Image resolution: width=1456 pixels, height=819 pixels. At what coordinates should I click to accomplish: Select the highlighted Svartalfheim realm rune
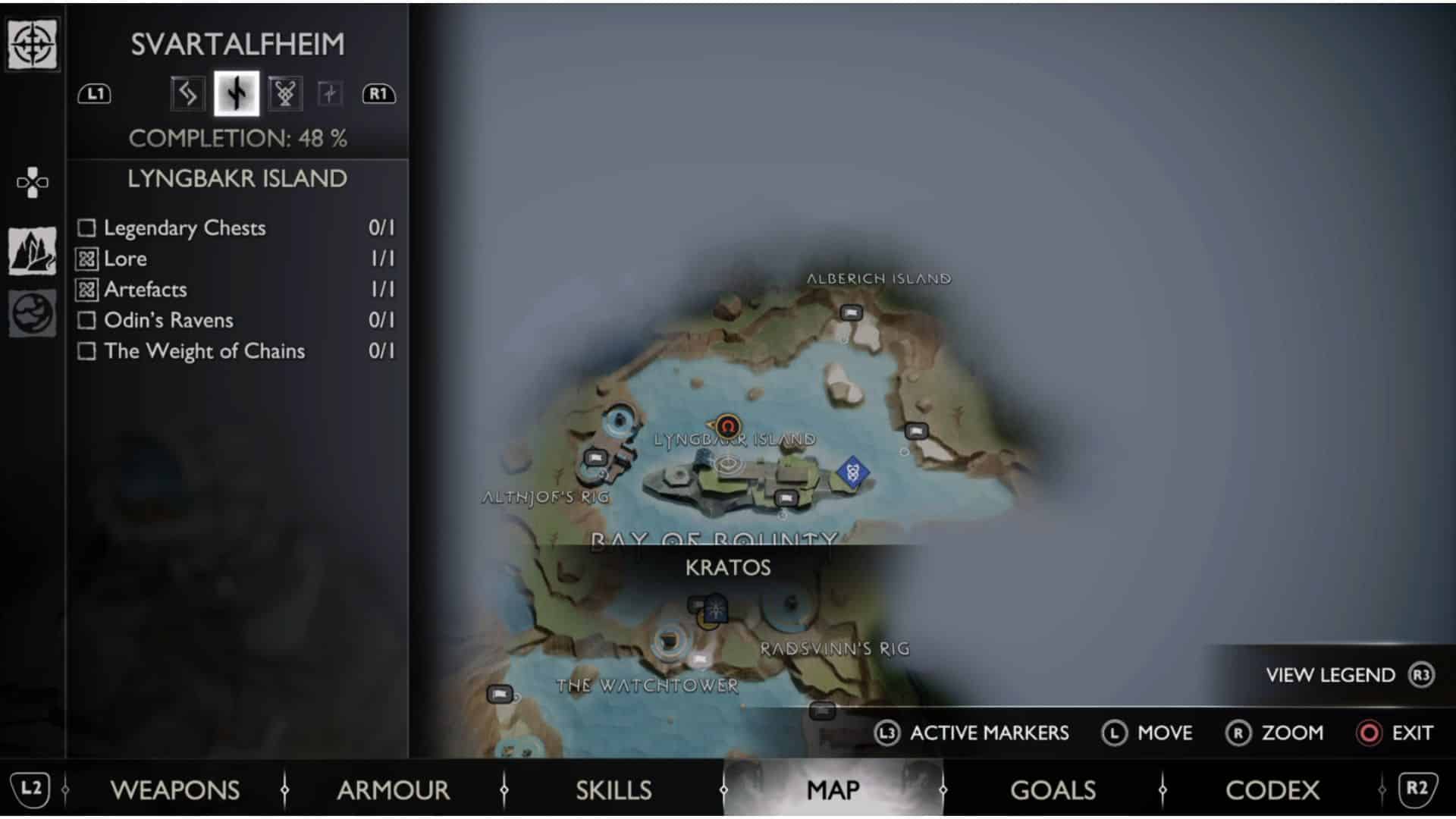tap(237, 94)
